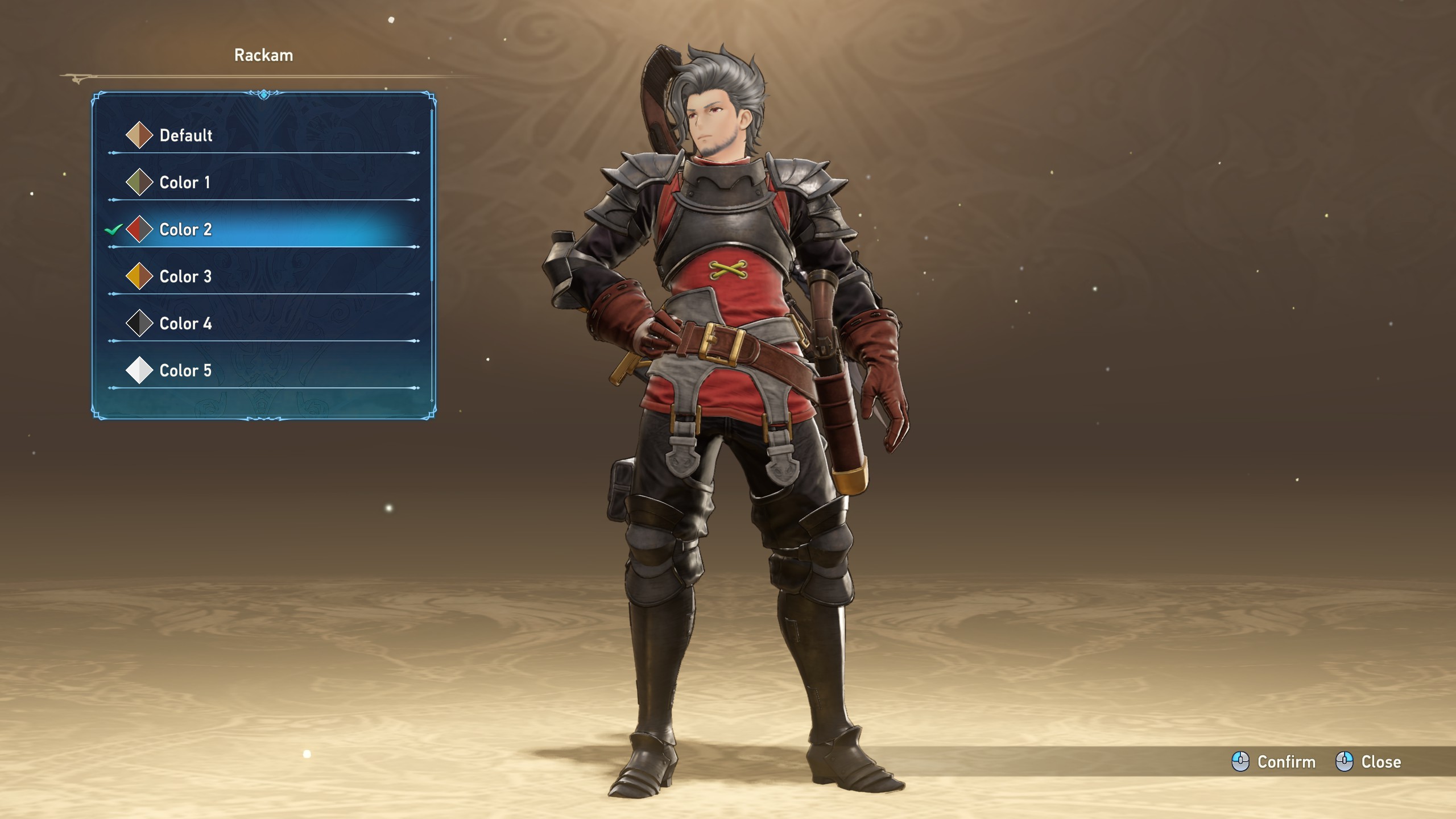Confirm the color selection
This screenshot has width=1456, height=819.
click(x=1274, y=762)
